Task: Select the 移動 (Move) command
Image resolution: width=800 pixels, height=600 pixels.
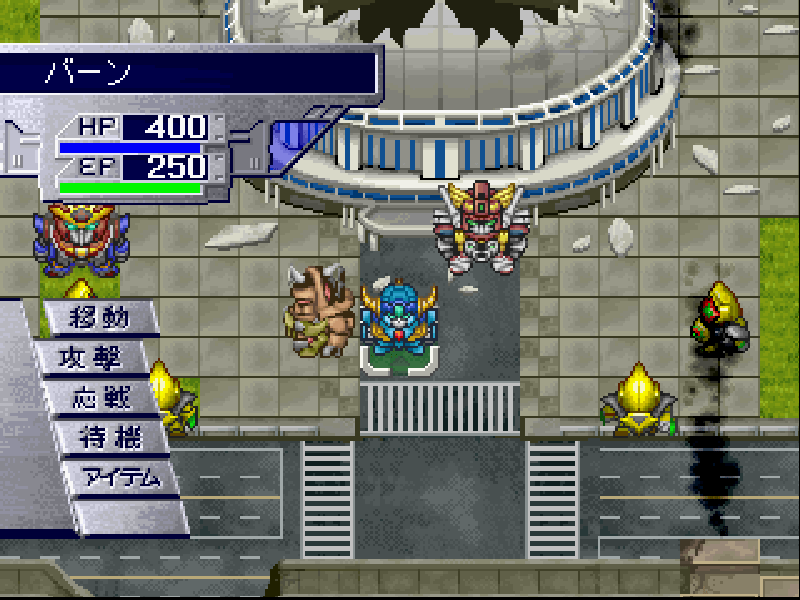Action: (x=100, y=319)
